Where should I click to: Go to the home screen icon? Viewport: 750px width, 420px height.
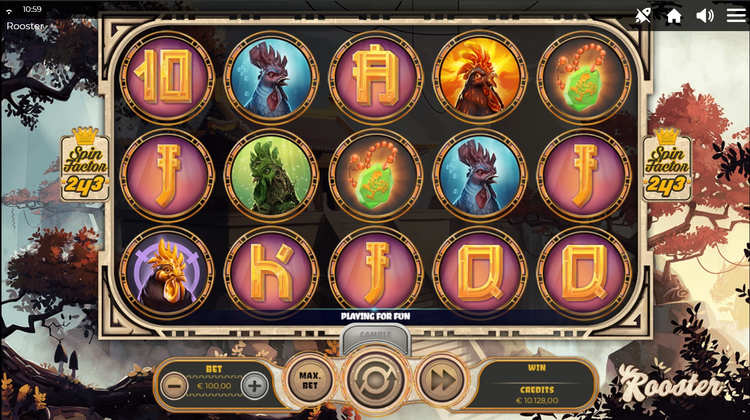674,15
